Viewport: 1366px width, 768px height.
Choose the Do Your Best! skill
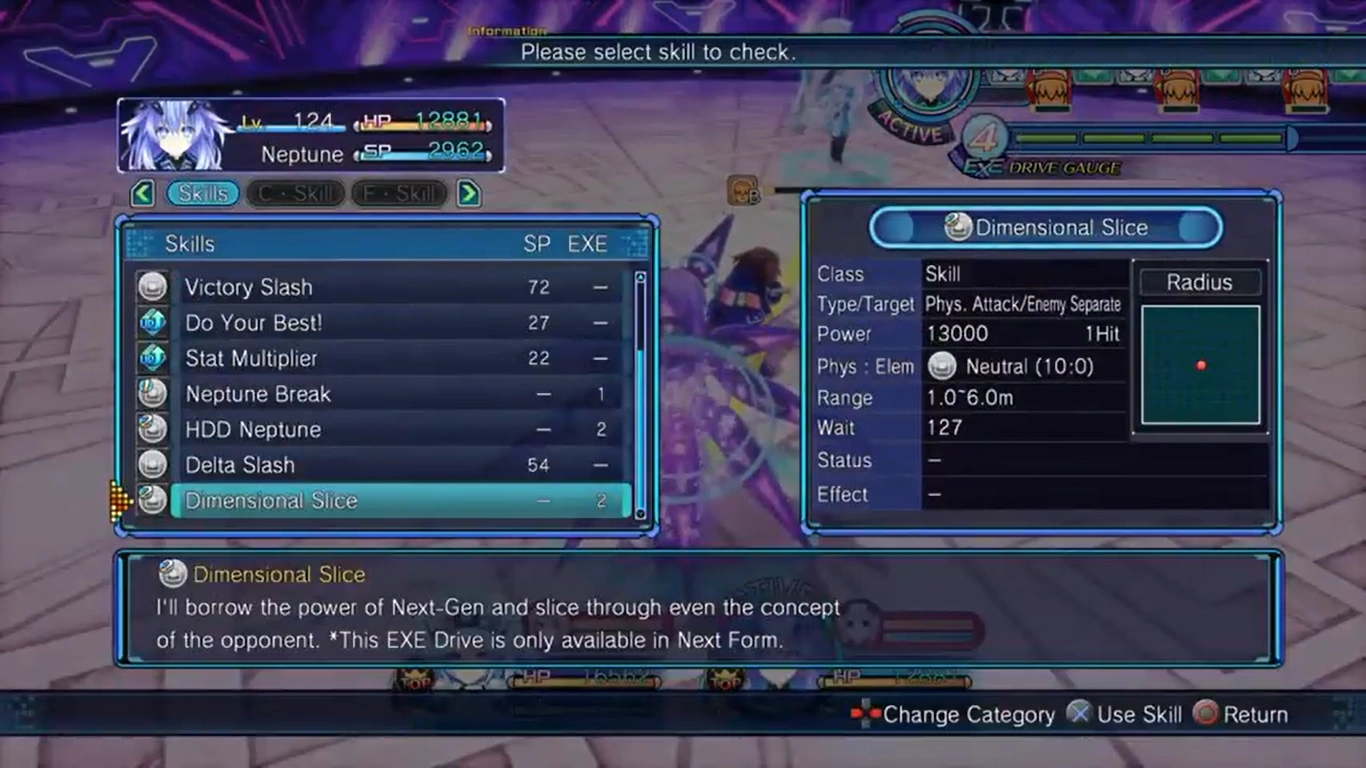pos(380,323)
